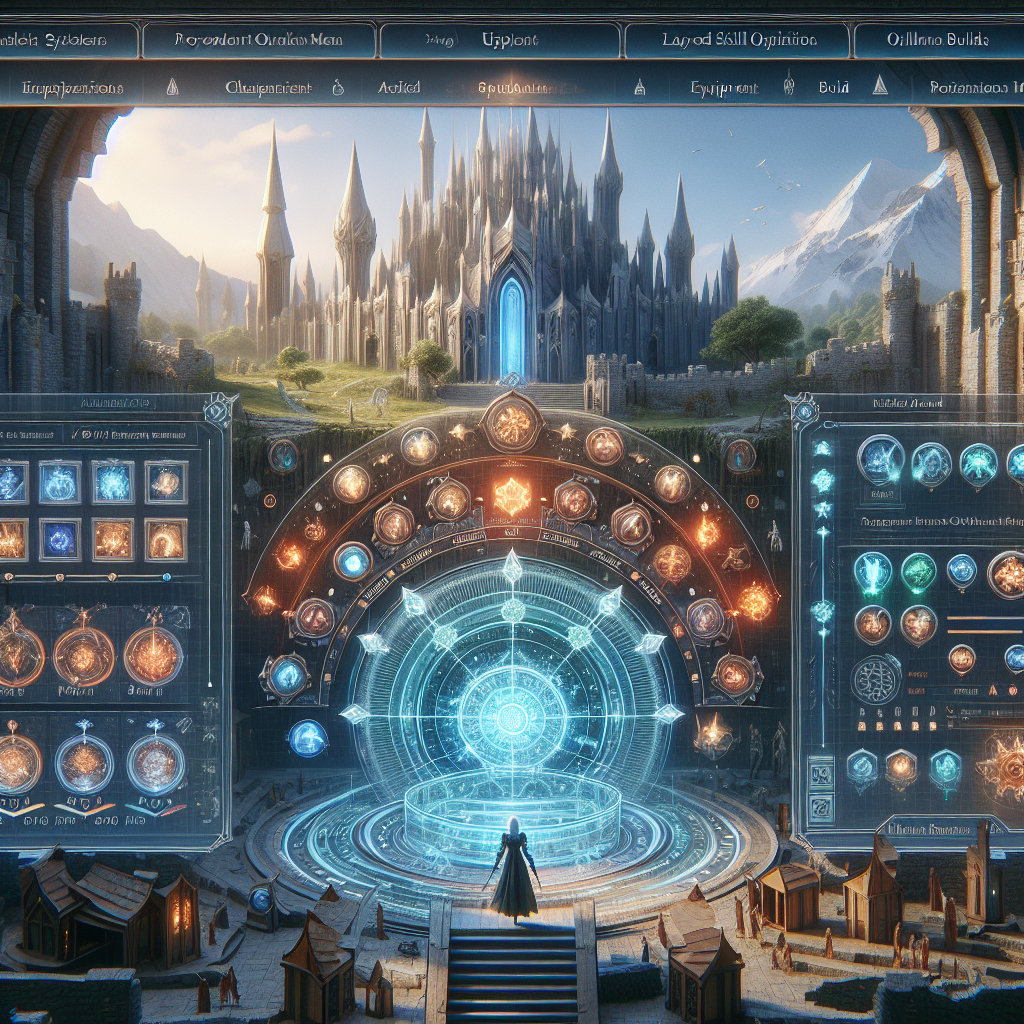The width and height of the screenshot is (1024, 1024).
Task: Open the Porondont Ouralss Mam tab
Action: (257, 40)
